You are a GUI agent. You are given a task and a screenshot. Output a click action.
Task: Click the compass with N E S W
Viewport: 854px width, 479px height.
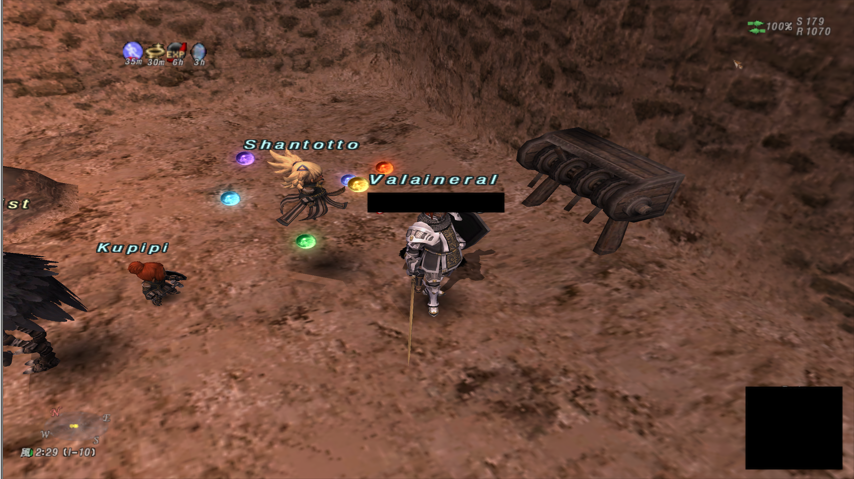click(x=74, y=427)
